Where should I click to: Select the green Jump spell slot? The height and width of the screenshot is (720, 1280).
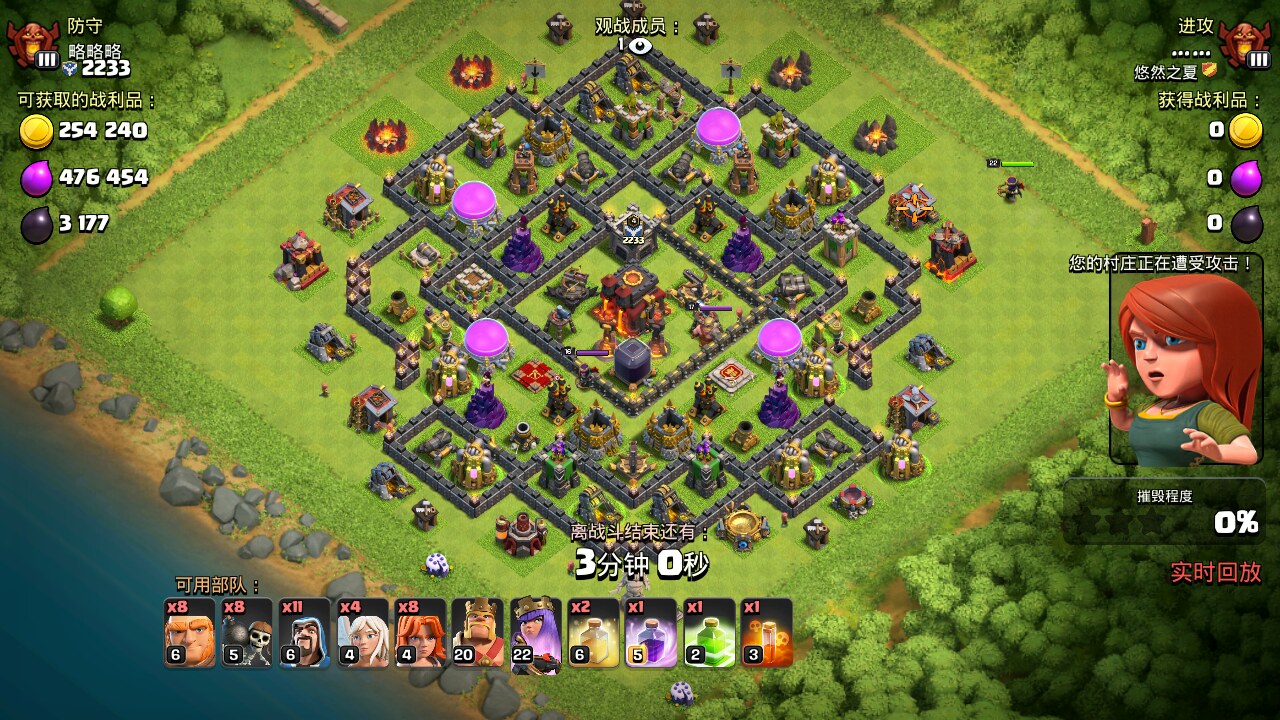tap(709, 633)
